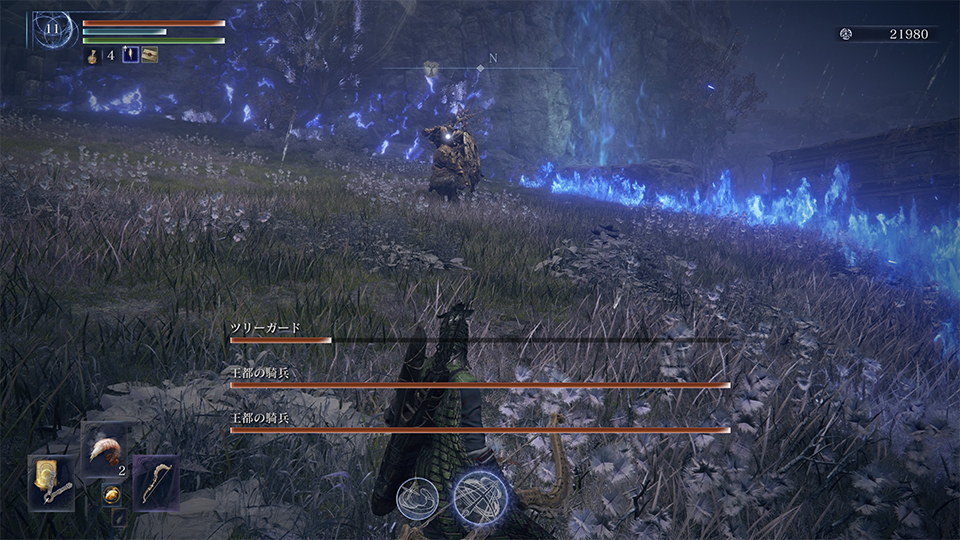Click the sealed scroll status icon
Viewport: 960px width, 540px height.
coord(150,56)
